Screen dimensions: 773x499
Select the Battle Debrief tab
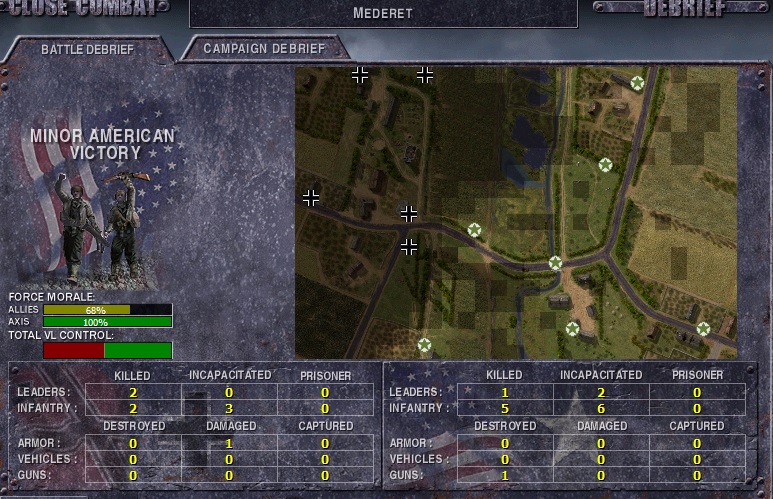pyautogui.click(x=86, y=49)
